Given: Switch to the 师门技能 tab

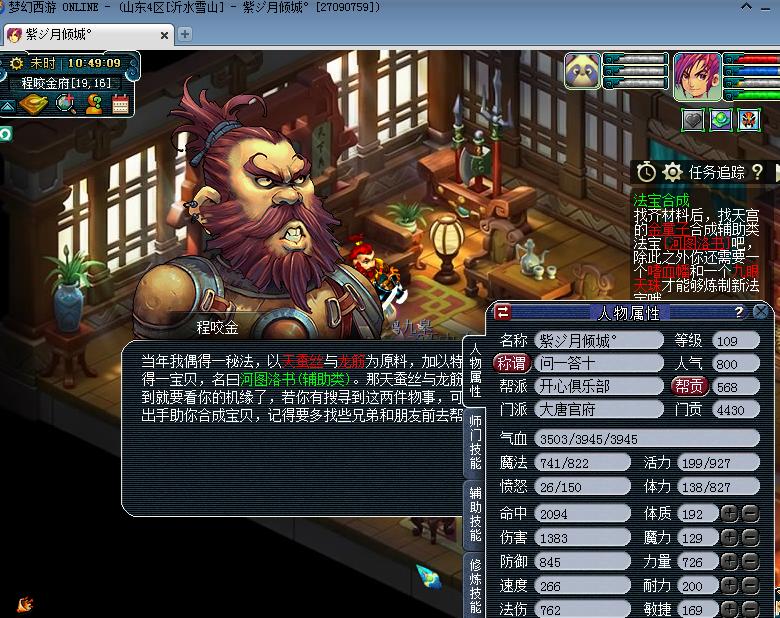Looking at the screenshot, I should (476, 441).
